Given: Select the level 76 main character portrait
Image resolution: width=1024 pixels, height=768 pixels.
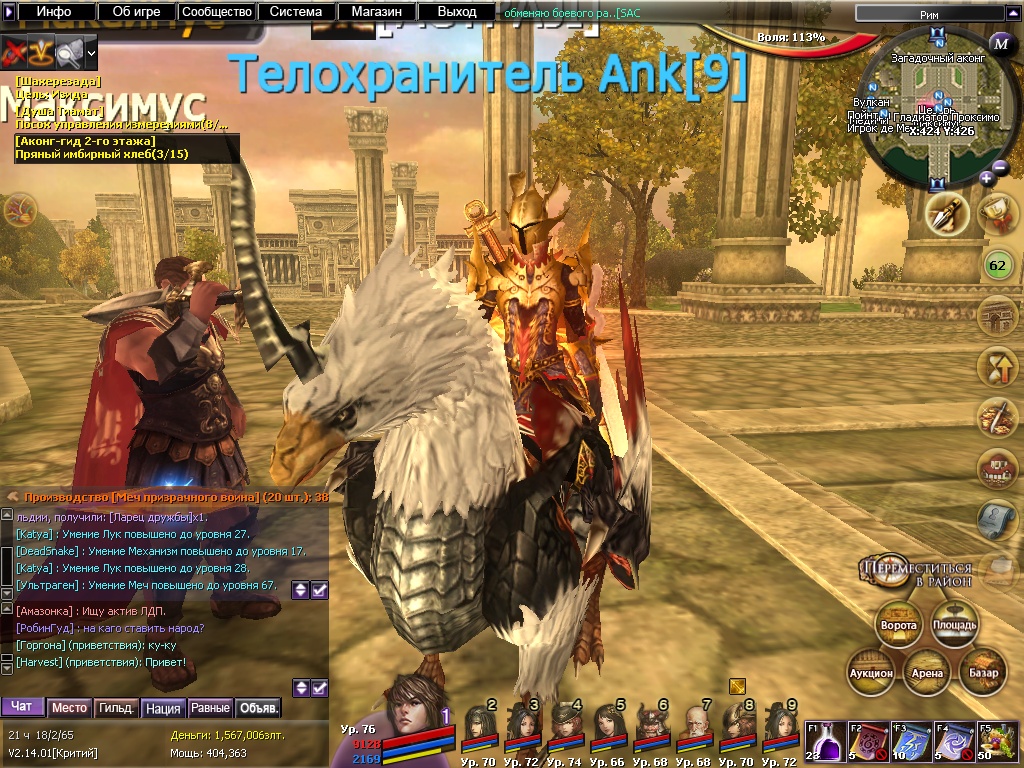Looking at the screenshot, I should click(x=409, y=704).
